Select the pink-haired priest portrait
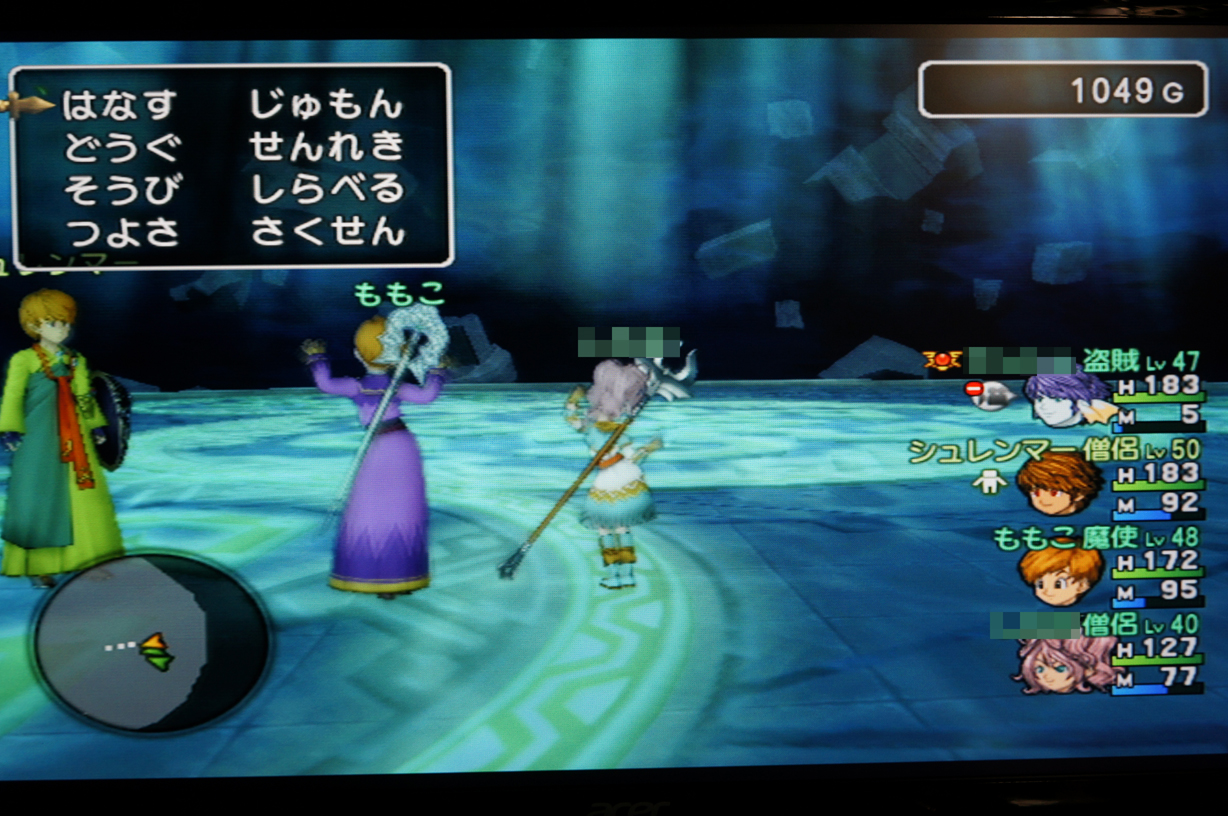The width and height of the screenshot is (1228, 816). pos(1060,663)
